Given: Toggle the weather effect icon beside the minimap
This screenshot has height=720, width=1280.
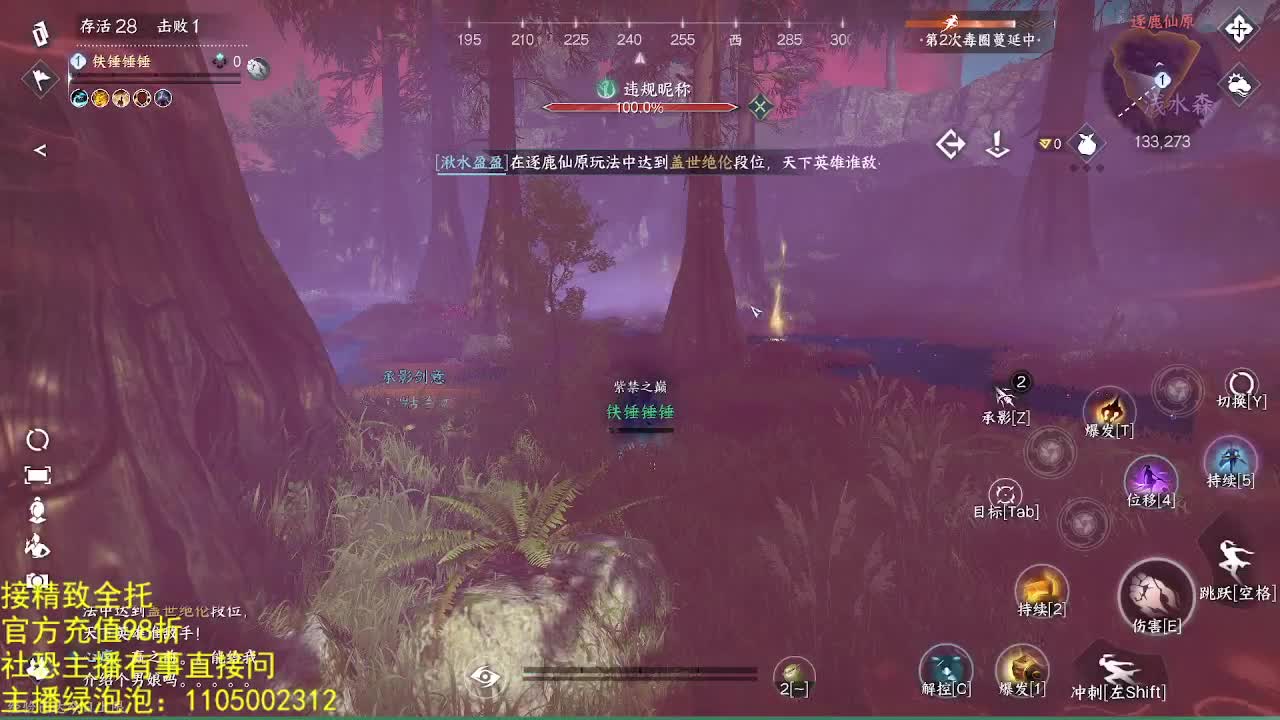Looking at the screenshot, I should [x=1237, y=84].
